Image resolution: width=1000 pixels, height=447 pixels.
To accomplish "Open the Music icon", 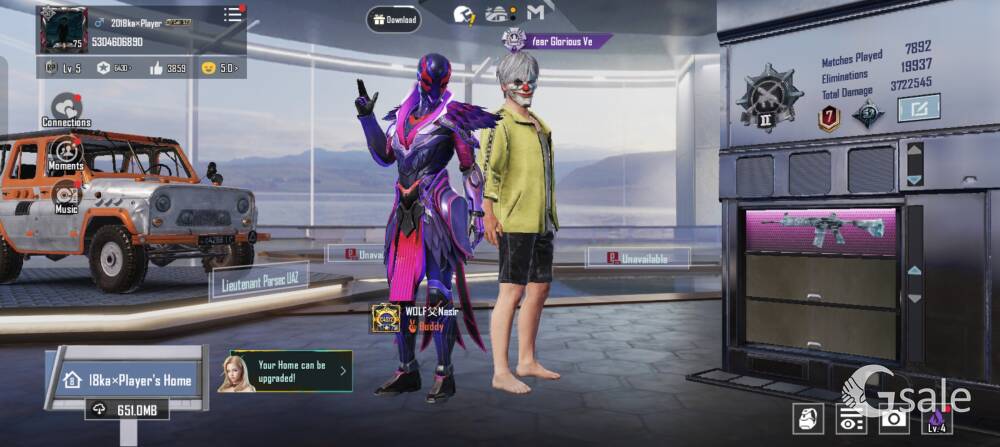I will pos(66,195).
